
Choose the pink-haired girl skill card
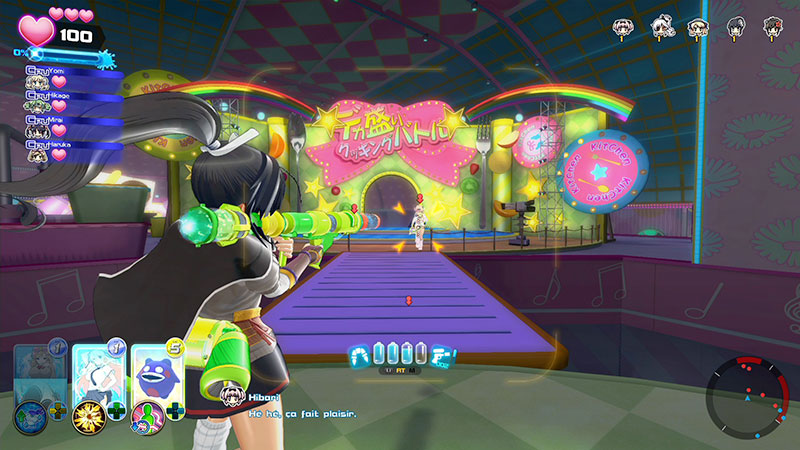pyautogui.click(x=98, y=372)
